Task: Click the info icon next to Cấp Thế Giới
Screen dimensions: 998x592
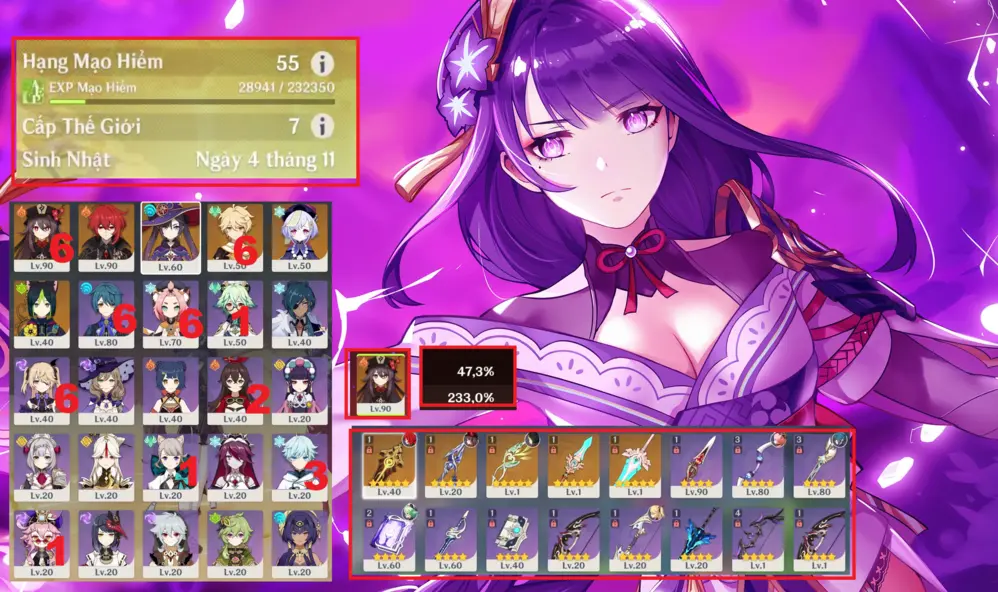Action: click(322, 126)
